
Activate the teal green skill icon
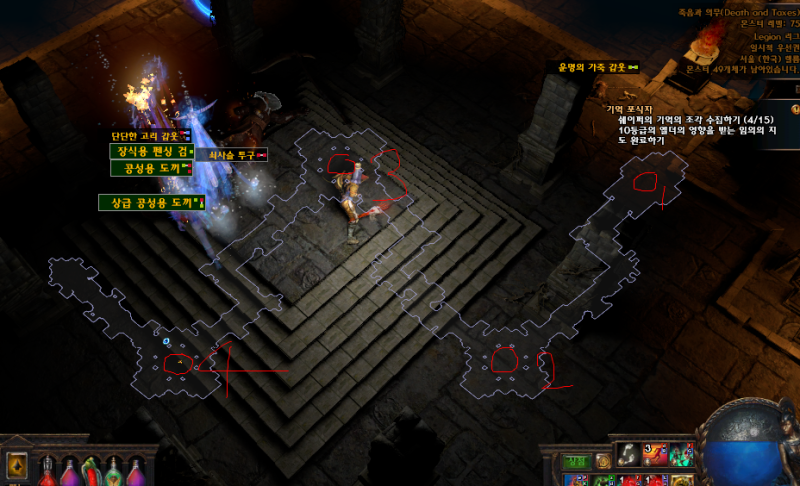[x=683, y=455]
